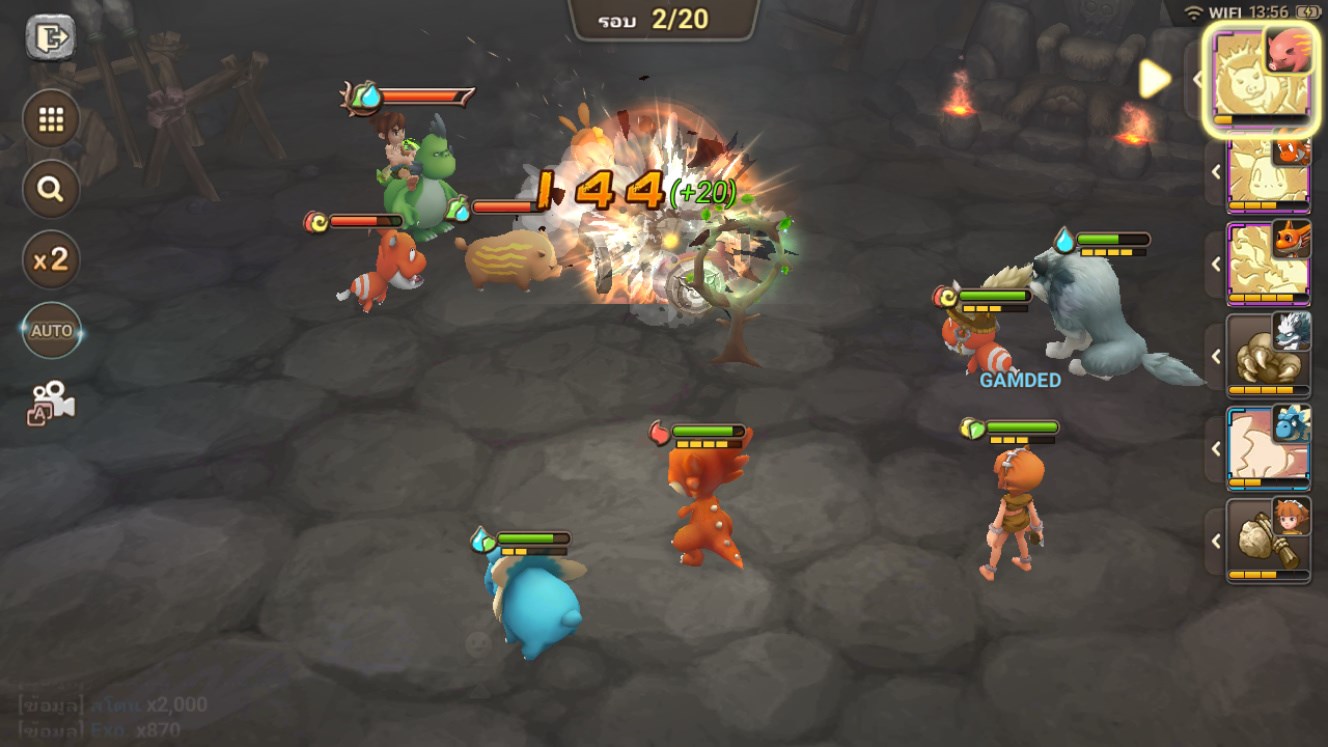Expand the arrow beside the wolf card
Viewport: 1328px width, 747px height.
tap(1217, 356)
